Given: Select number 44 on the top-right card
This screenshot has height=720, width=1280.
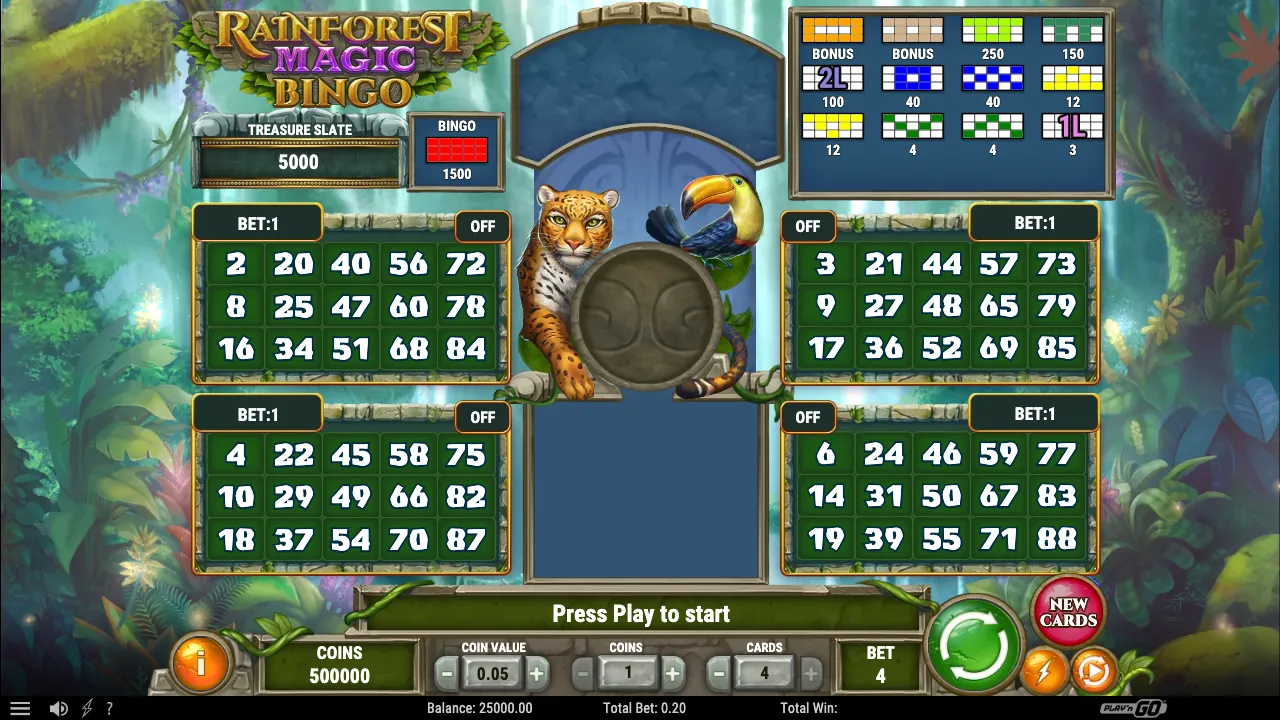Looking at the screenshot, I should (939, 264).
